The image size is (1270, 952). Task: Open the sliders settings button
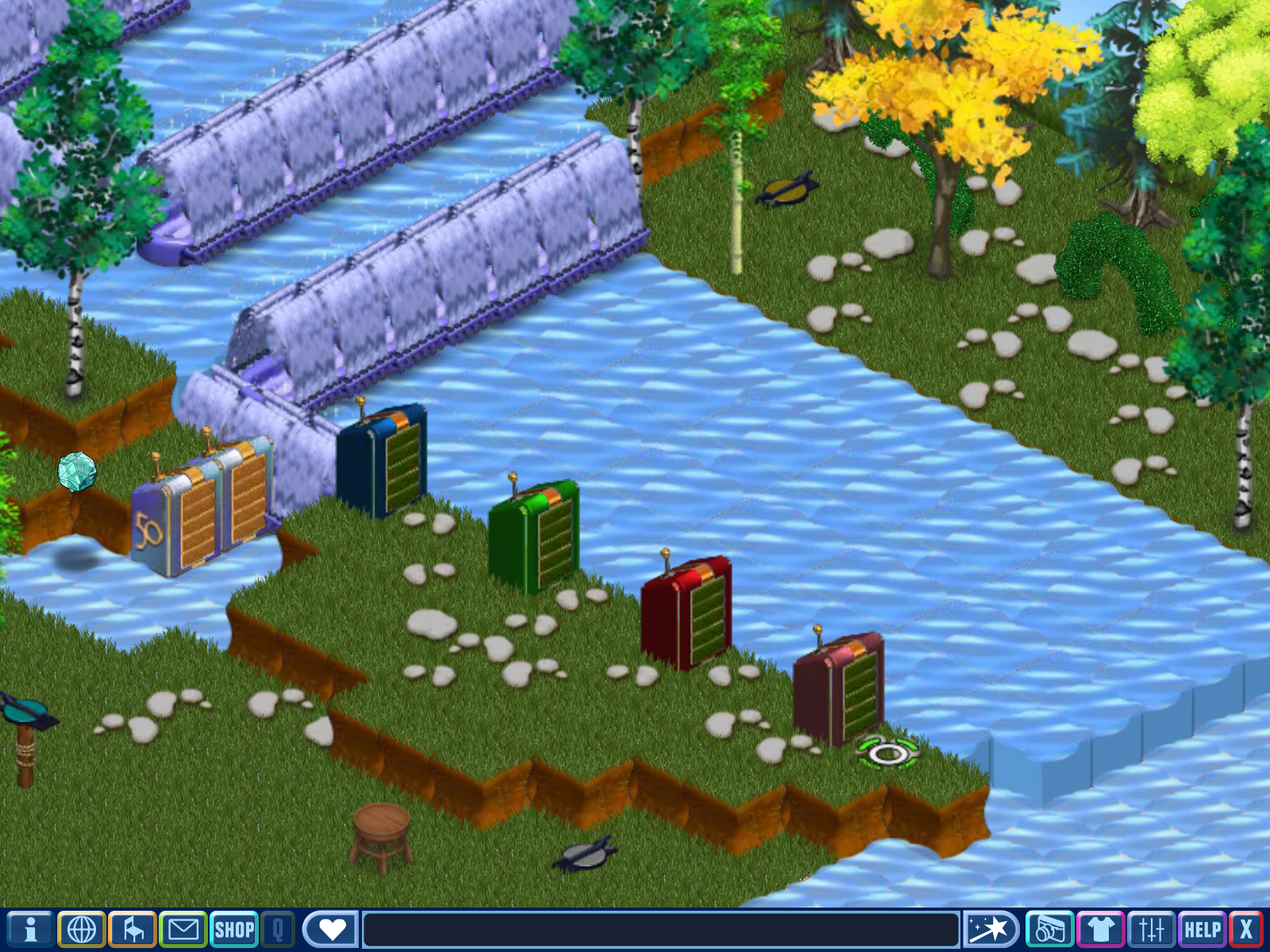point(1151,929)
